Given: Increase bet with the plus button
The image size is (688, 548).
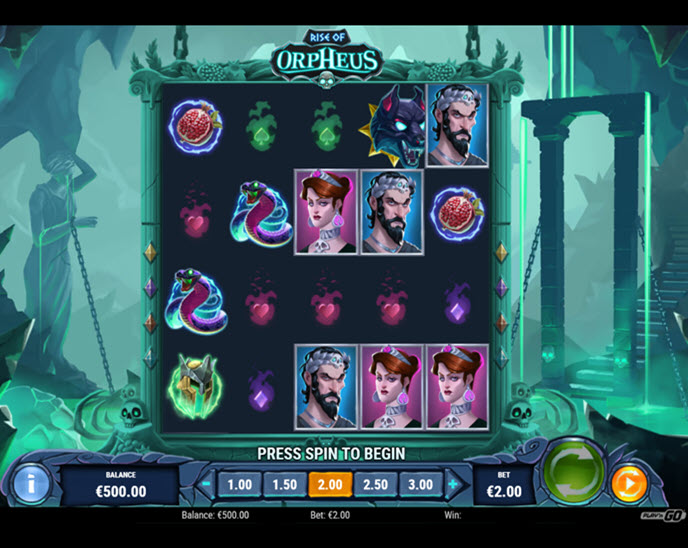Looking at the screenshot, I should point(453,485).
